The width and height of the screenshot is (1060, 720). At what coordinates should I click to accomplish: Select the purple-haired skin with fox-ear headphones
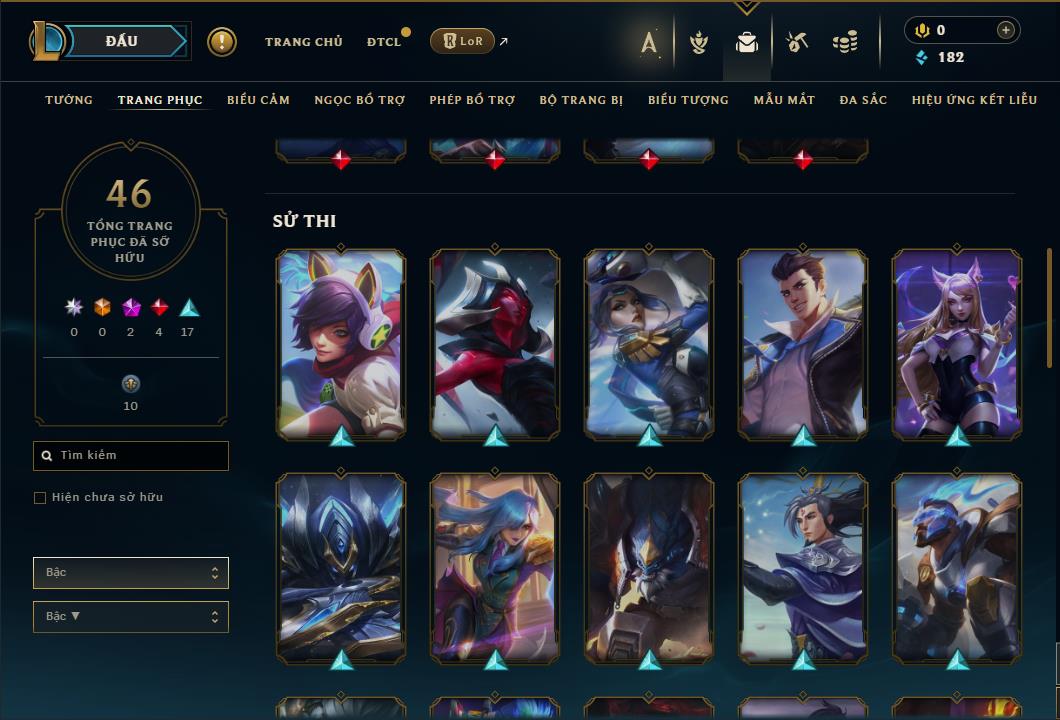[341, 343]
